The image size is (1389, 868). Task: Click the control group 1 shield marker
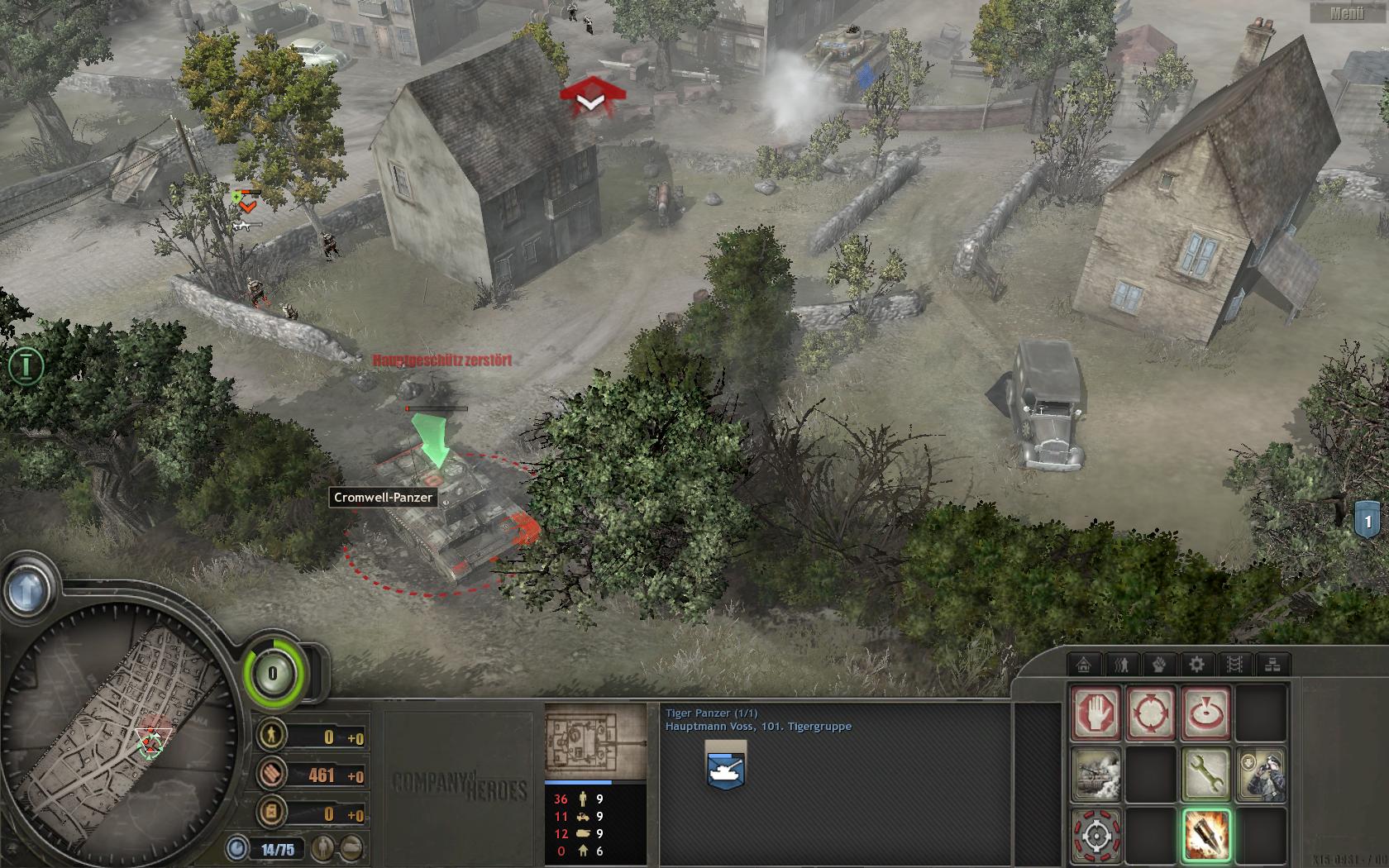(1368, 522)
